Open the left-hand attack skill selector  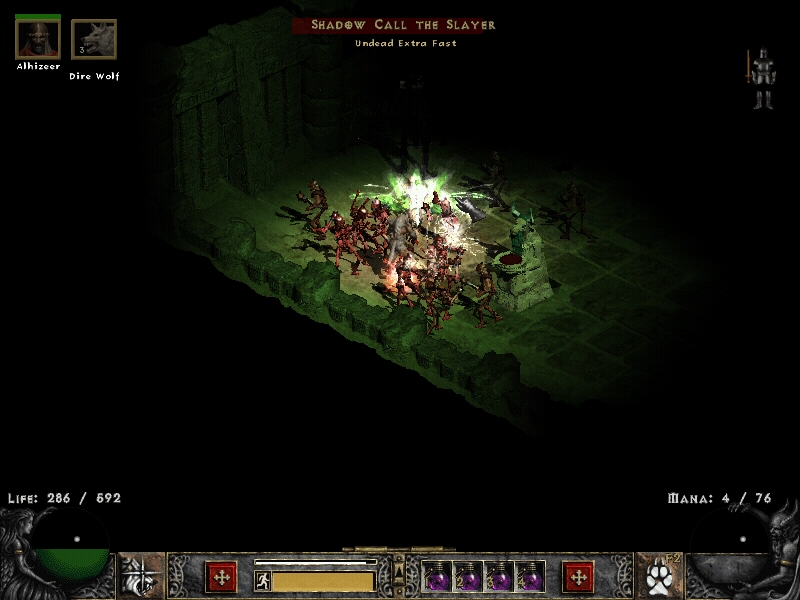141,576
